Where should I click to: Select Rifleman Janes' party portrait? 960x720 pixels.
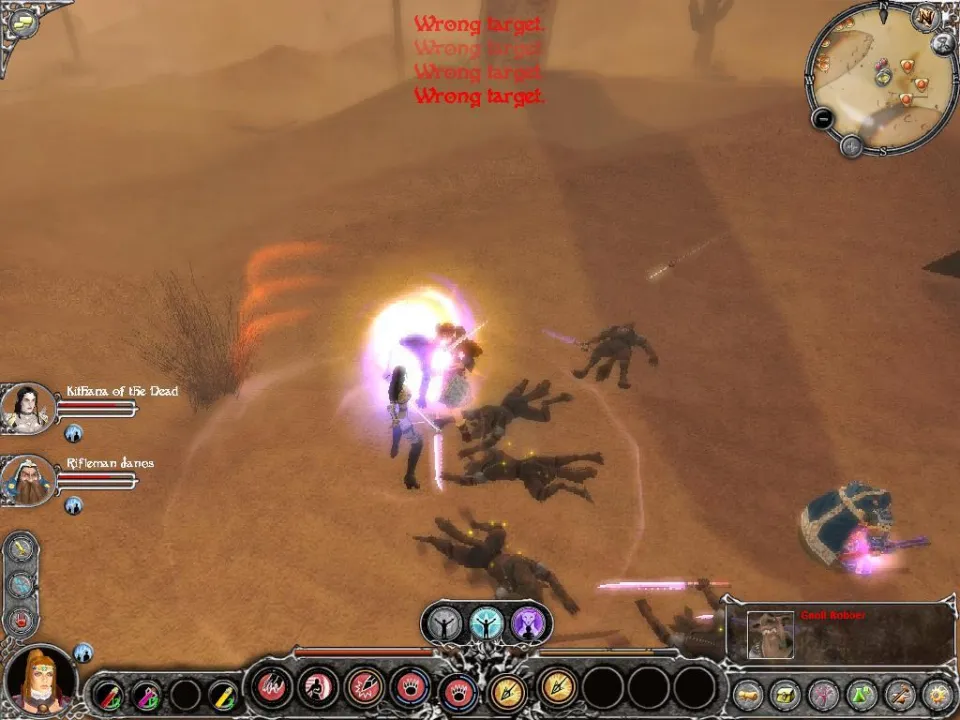(28, 478)
